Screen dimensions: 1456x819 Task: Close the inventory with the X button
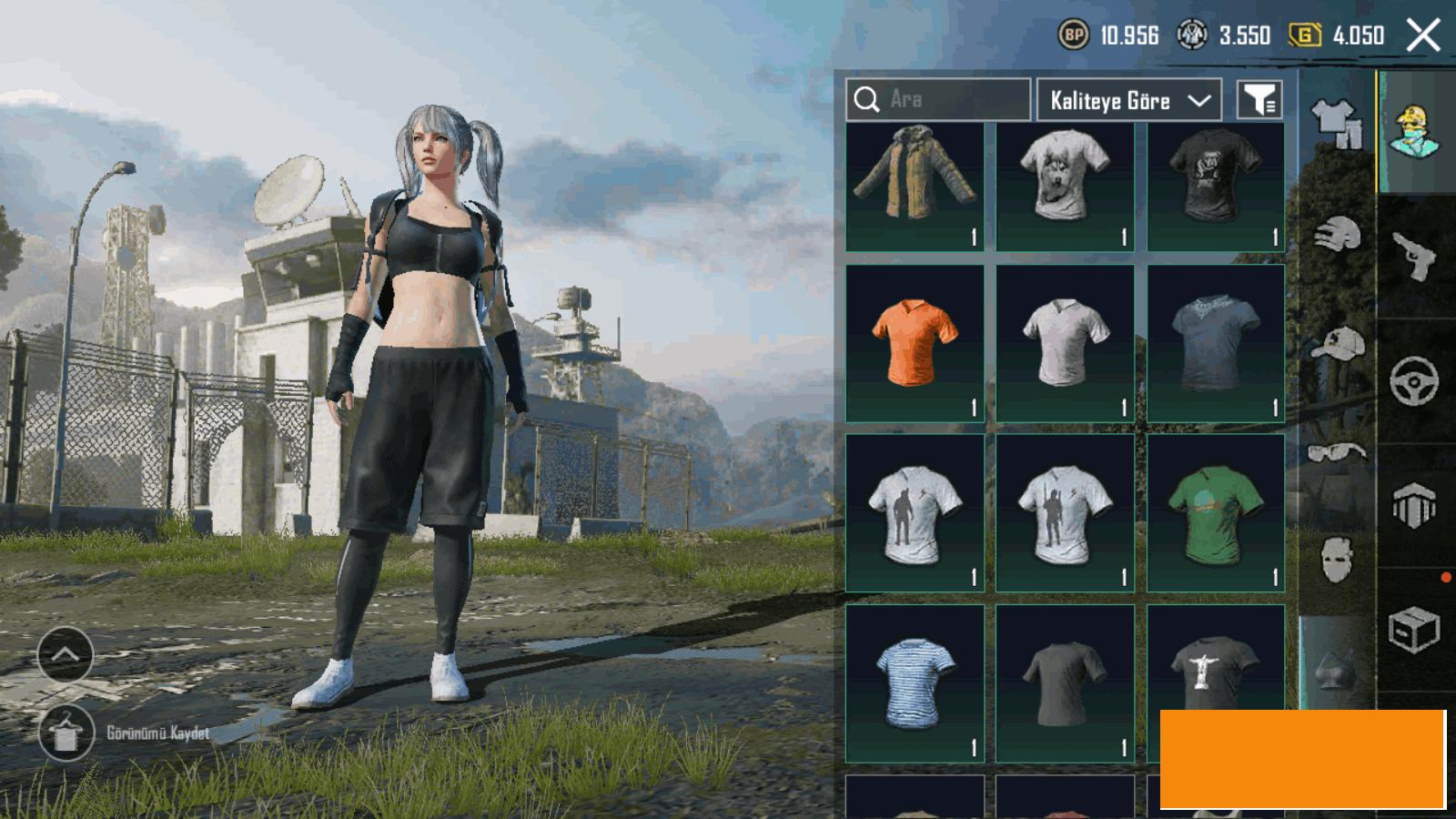coord(1422,35)
